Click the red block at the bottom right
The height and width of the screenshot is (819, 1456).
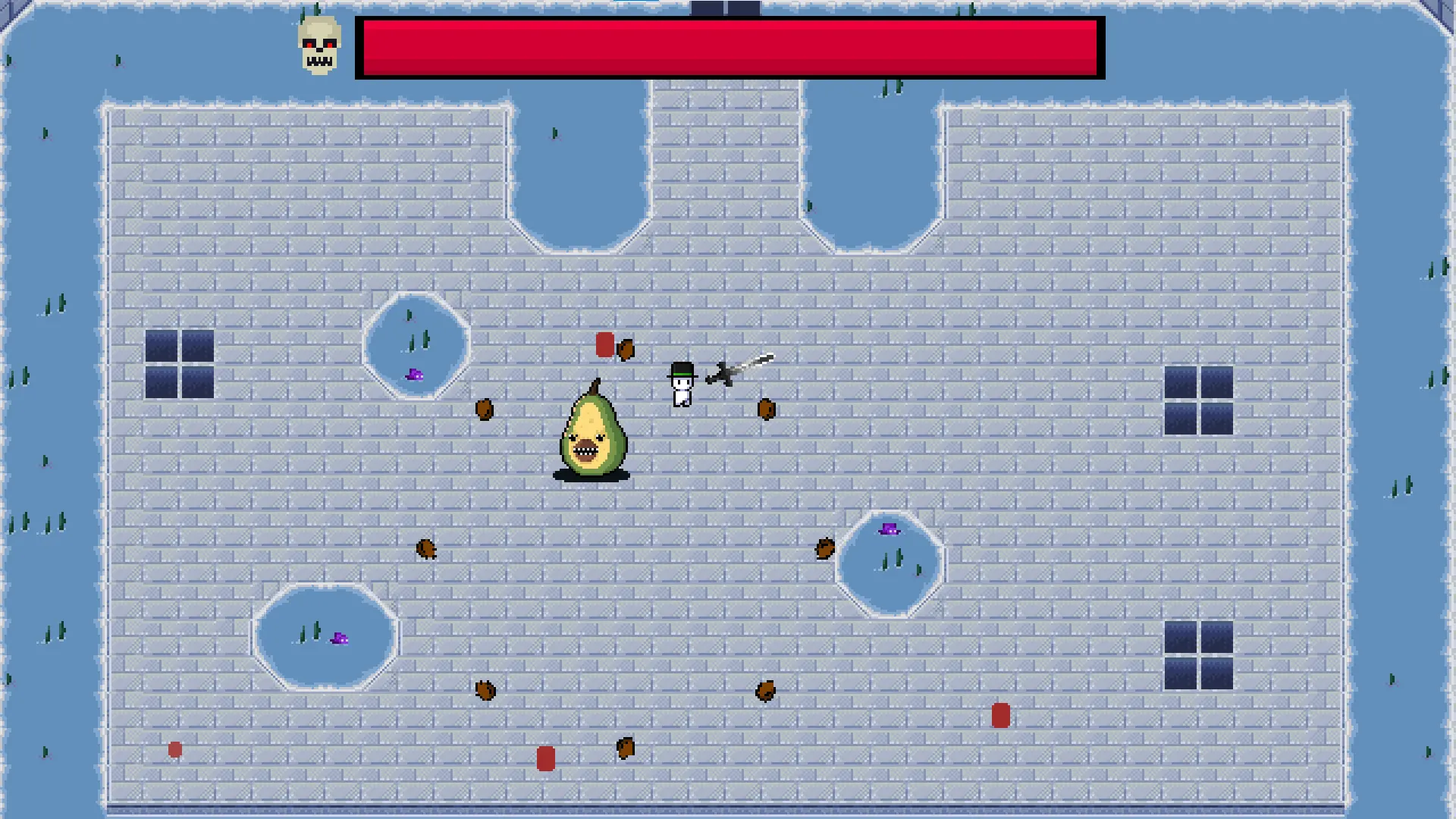[x=999, y=716]
